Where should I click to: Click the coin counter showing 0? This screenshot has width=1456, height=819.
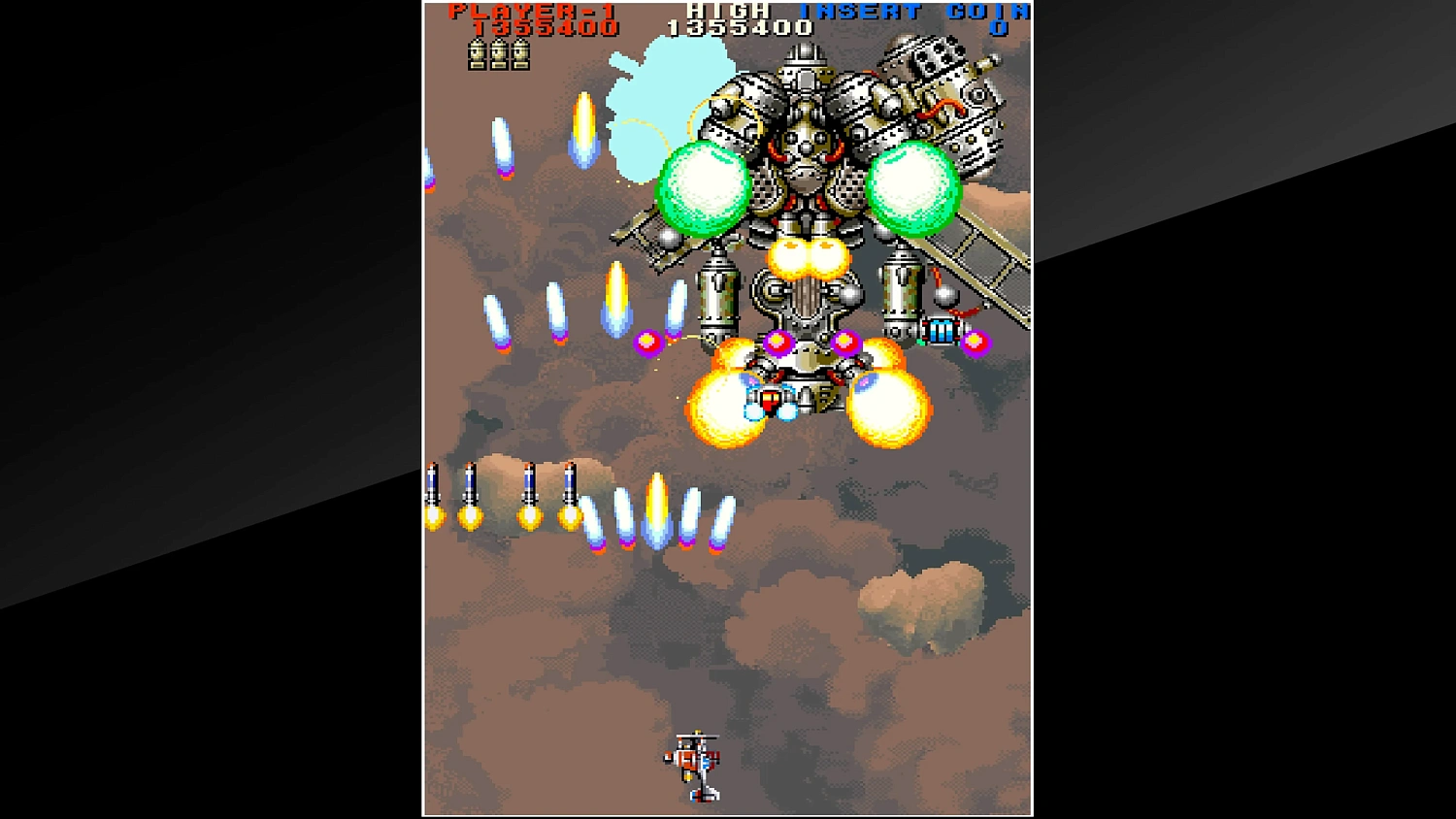click(1001, 28)
